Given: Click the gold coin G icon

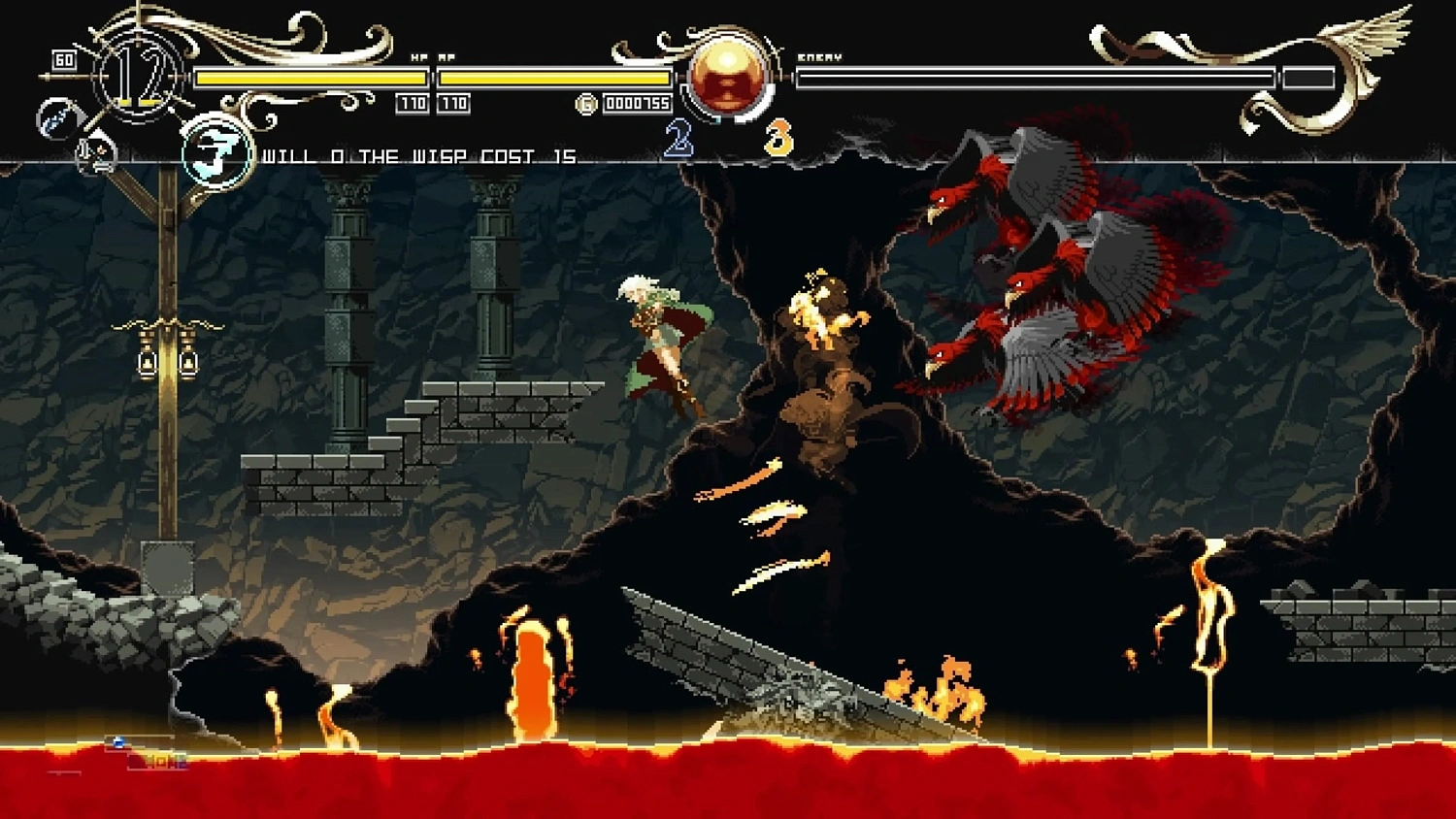Looking at the screenshot, I should pos(585,103).
